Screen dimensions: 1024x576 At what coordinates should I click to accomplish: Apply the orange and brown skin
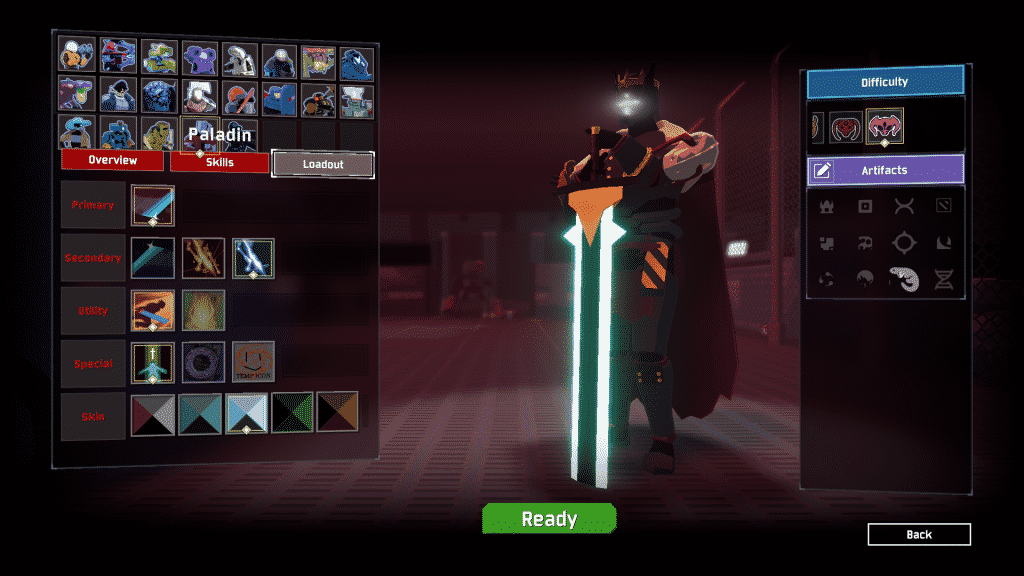coord(337,412)
